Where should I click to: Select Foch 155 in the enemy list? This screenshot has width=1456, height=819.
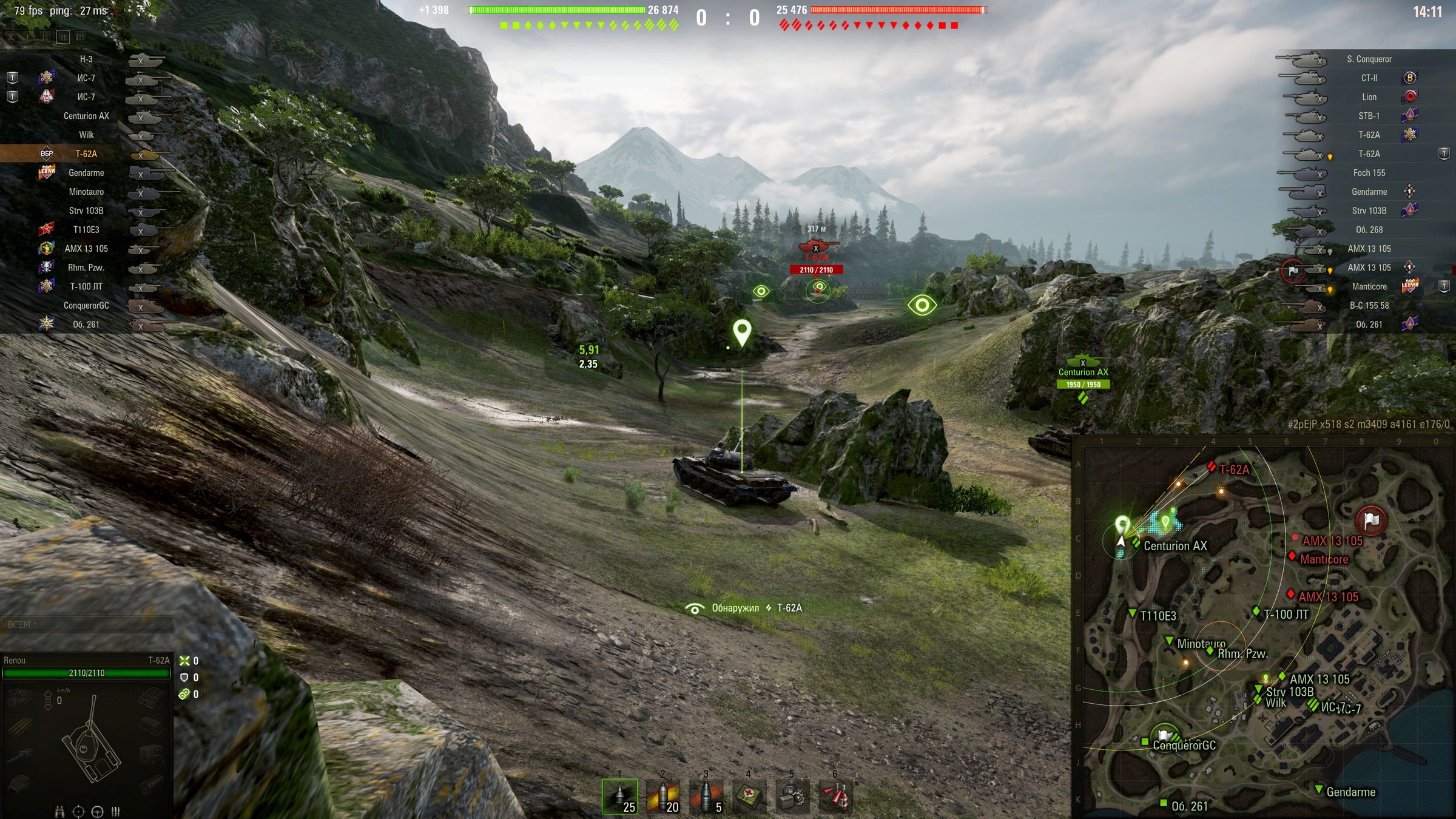coord(1369,173)
